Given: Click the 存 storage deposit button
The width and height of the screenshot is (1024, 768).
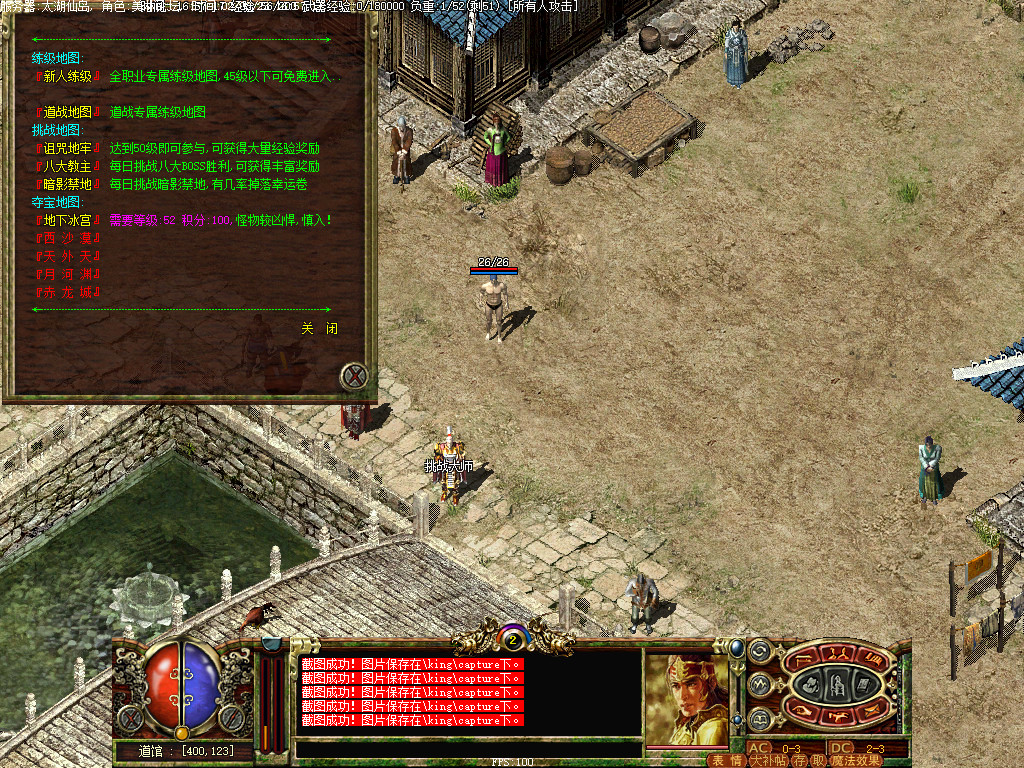Looking at the screenshot, I should pyautogui.click(x=800, y=760).
